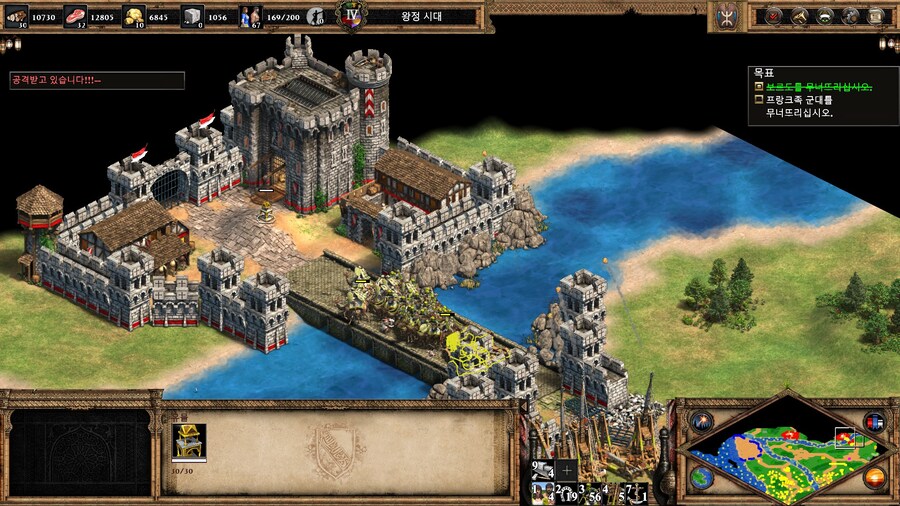
Task: Toggle the minimap color mode button
Action: [875, 421]
